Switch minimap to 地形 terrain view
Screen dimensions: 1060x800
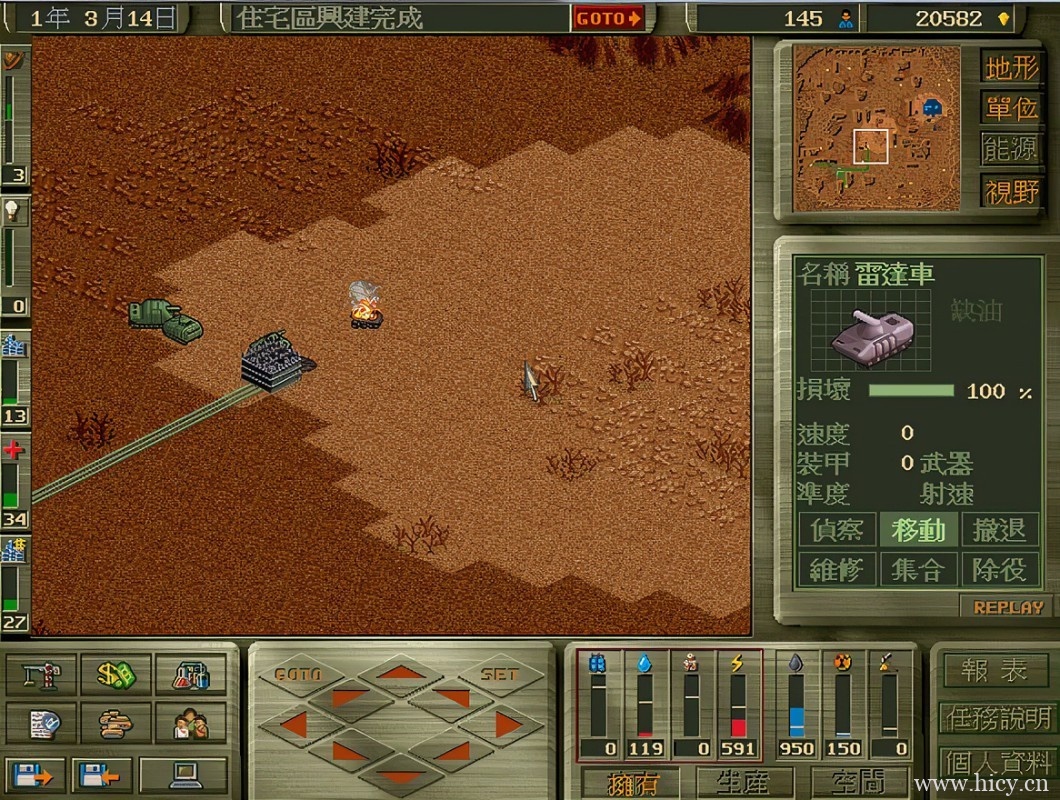(x=1011, y=67)
